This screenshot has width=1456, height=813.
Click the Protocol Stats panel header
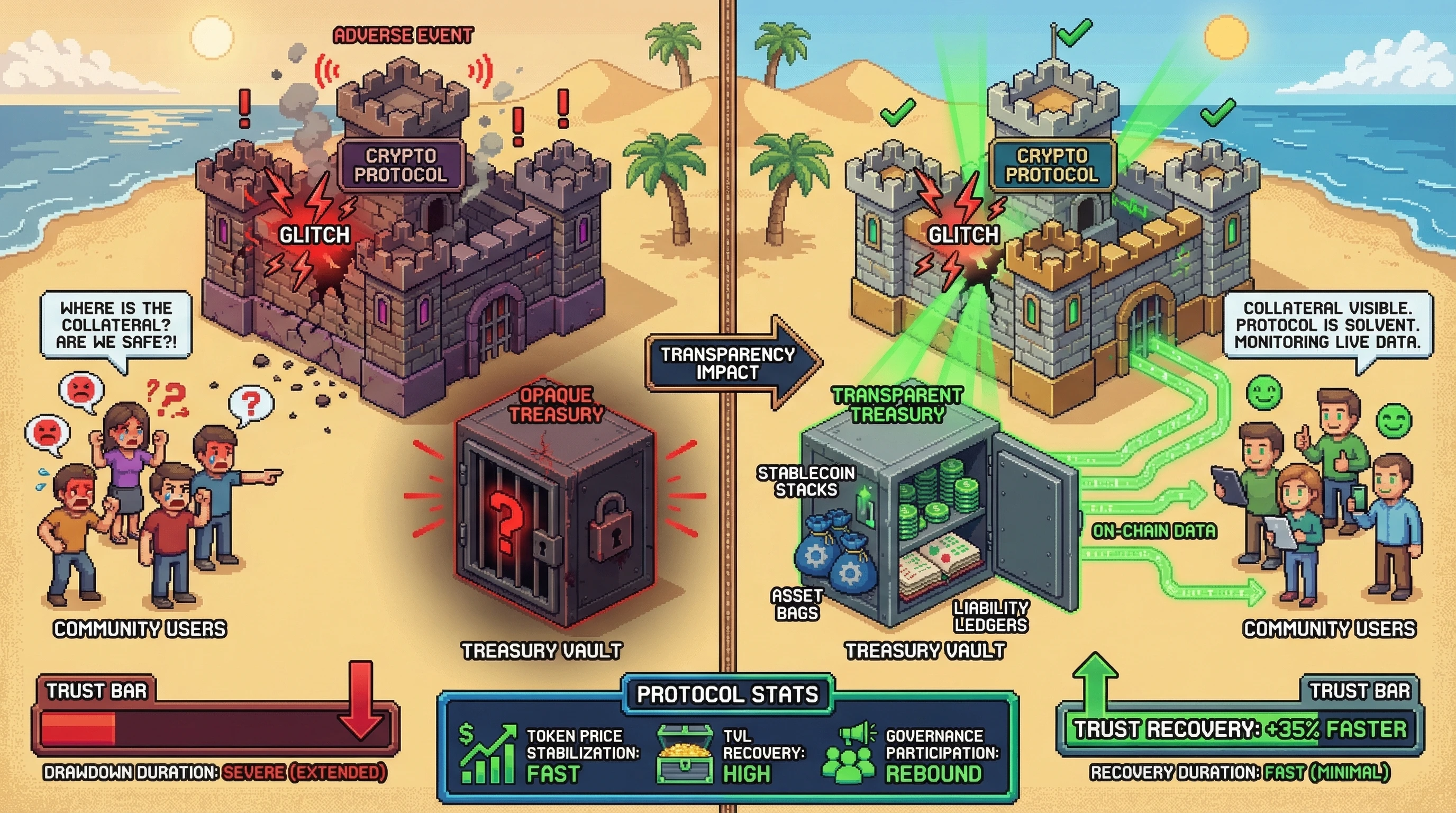pos(727,694)
